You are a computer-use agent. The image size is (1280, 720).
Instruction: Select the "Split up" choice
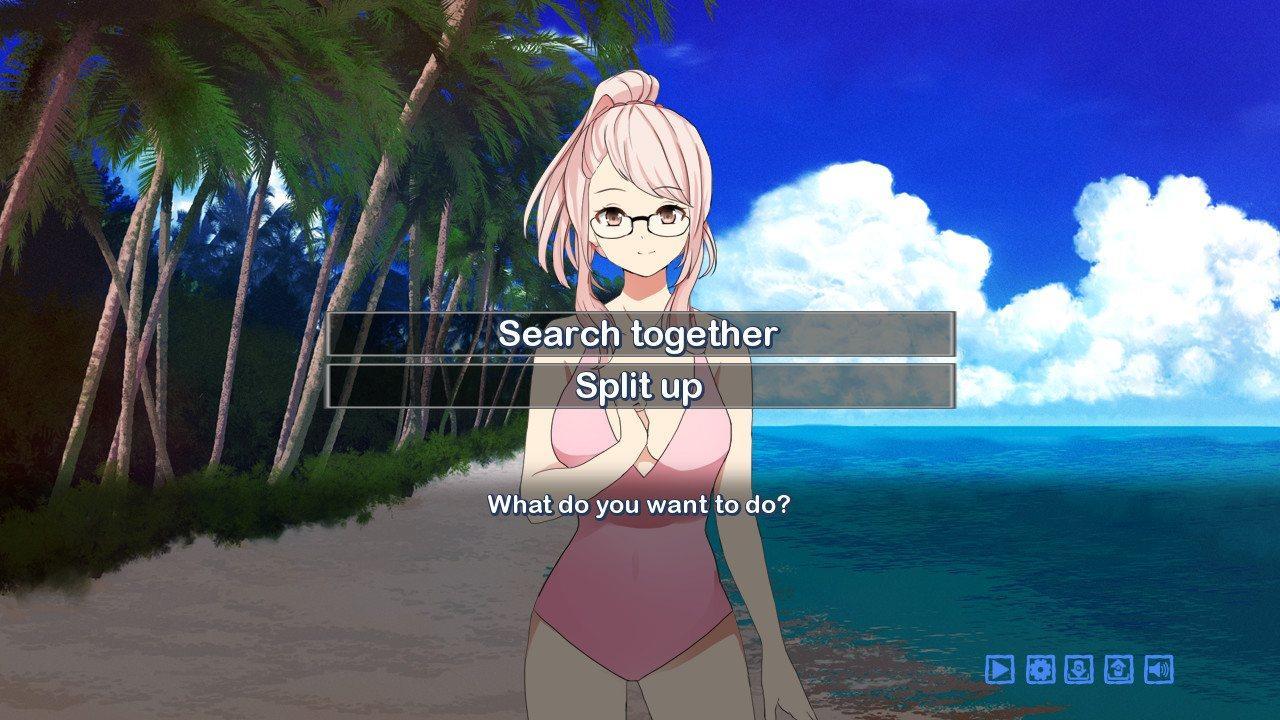(640, 386)
